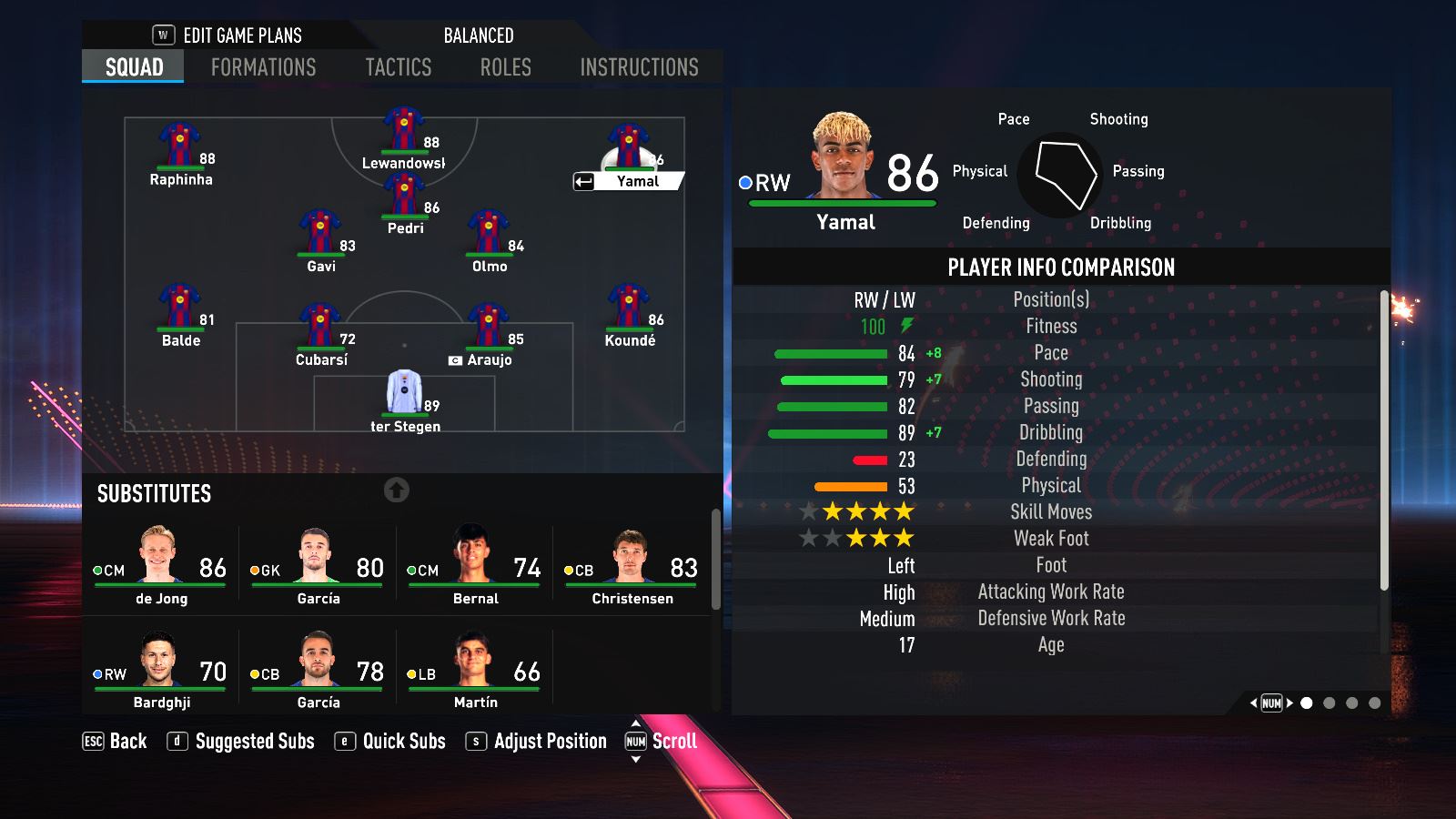Pick Gavi on the pitch
1456x819 pixels.
click(320, 238)
